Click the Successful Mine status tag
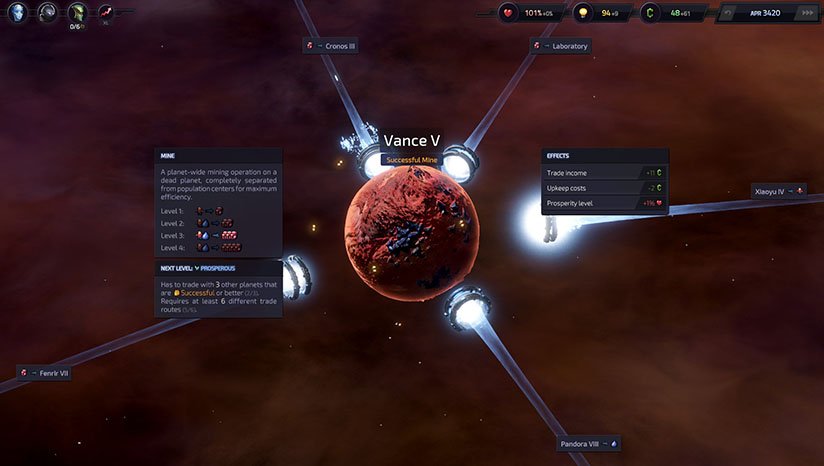The image size is (824, 466). (411, 160)
